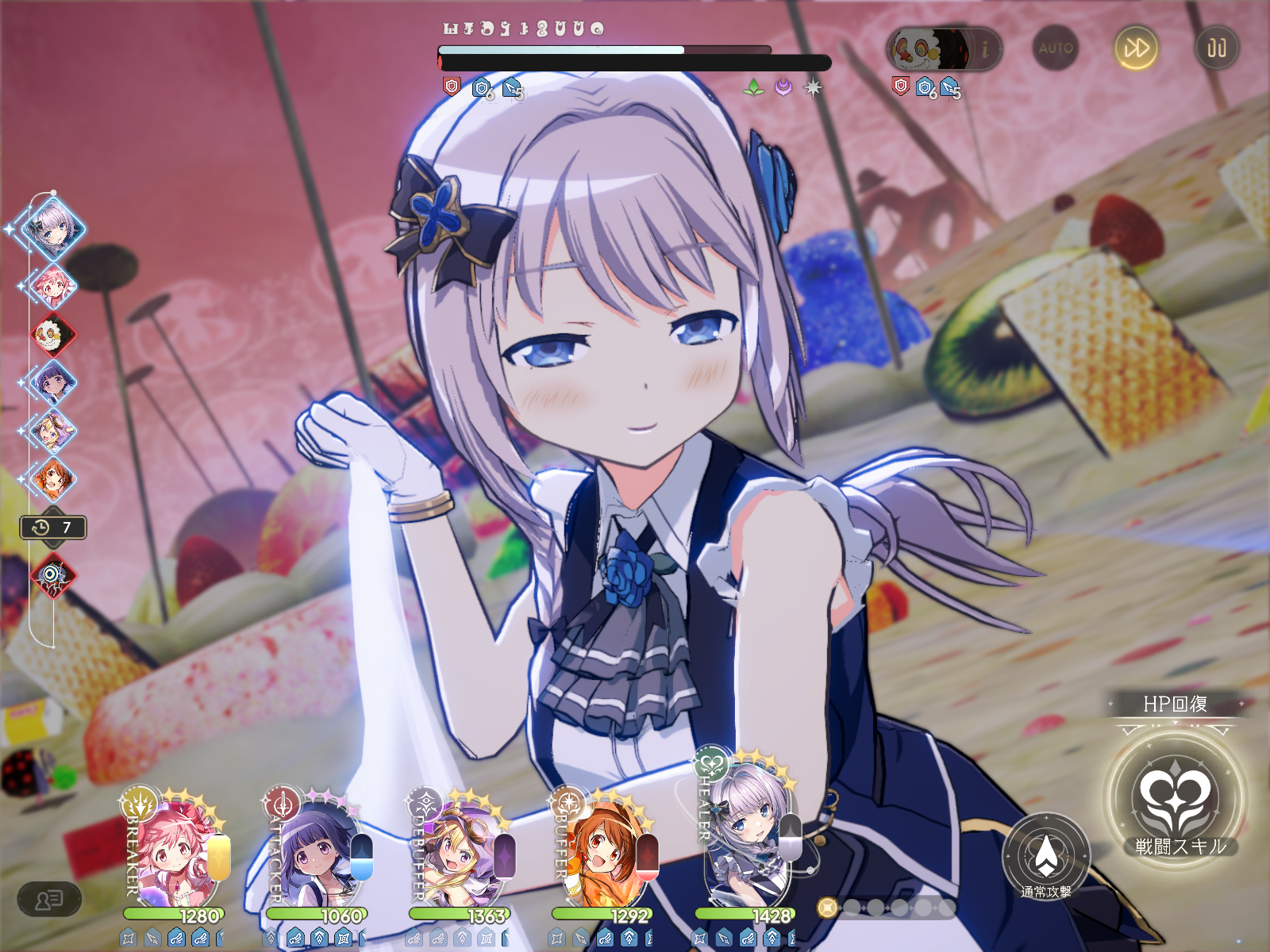Click the red enemy turn-order icon
This screenshot has width=1270, height=952.
click(x=53, y=335)
